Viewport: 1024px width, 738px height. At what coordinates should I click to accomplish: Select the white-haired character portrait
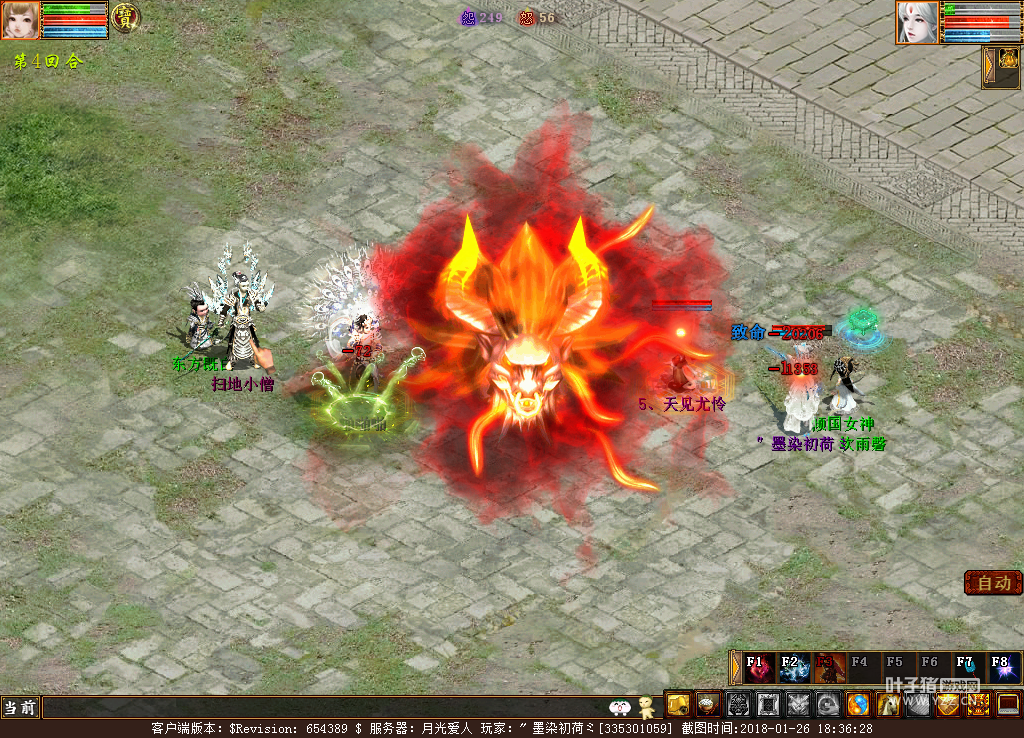pos(916,22)
